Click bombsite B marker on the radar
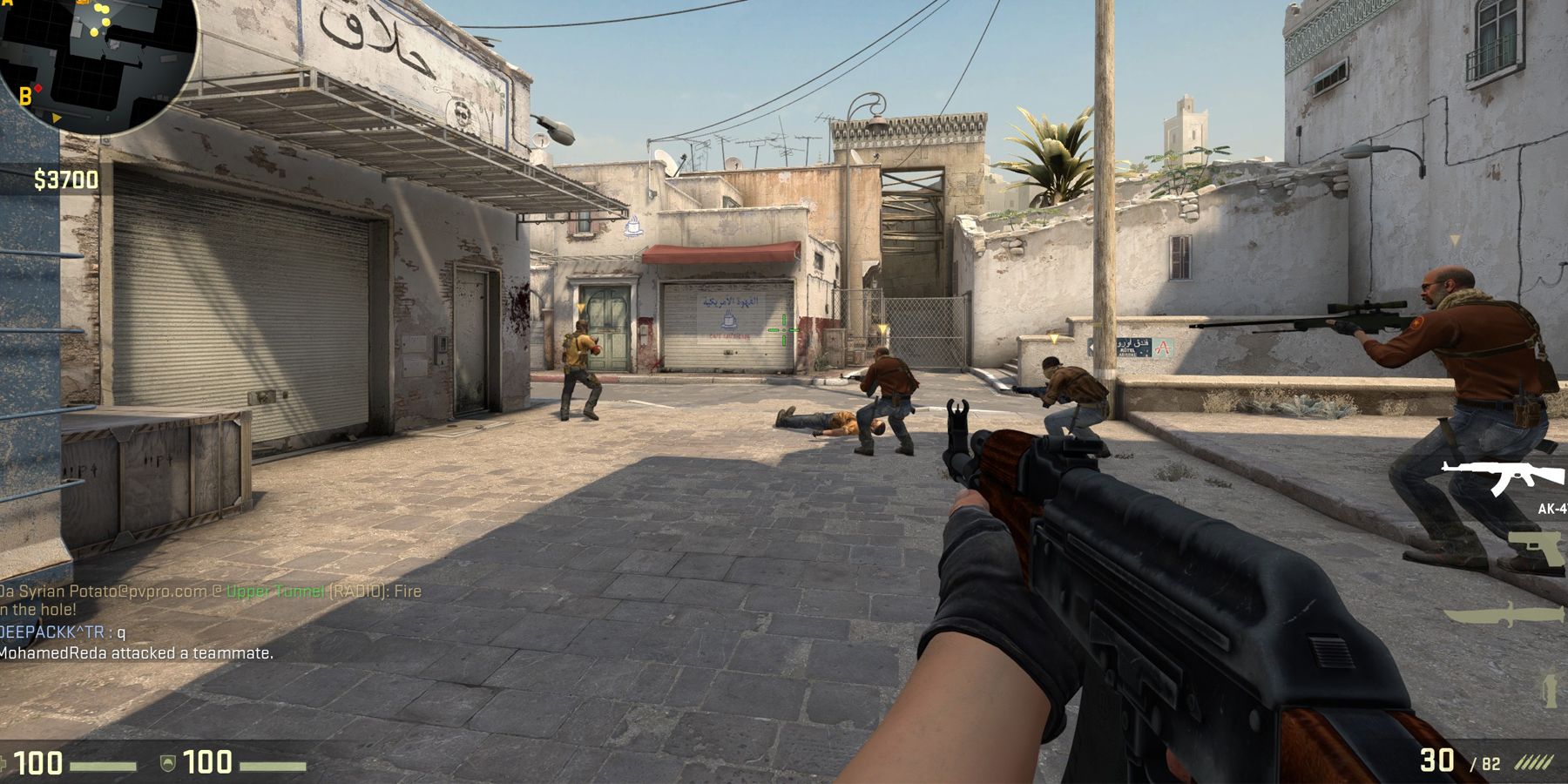Image resolution: width=1568 pixels, height=784 pixels. pyautogui.click(x=25, y=95)
